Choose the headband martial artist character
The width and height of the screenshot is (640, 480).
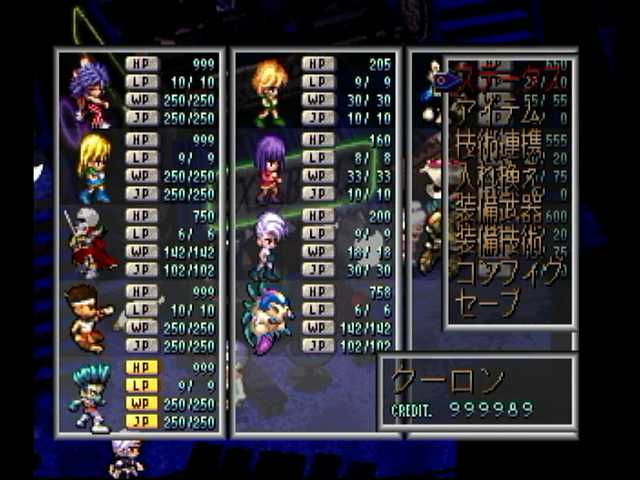tap(88, 318)
